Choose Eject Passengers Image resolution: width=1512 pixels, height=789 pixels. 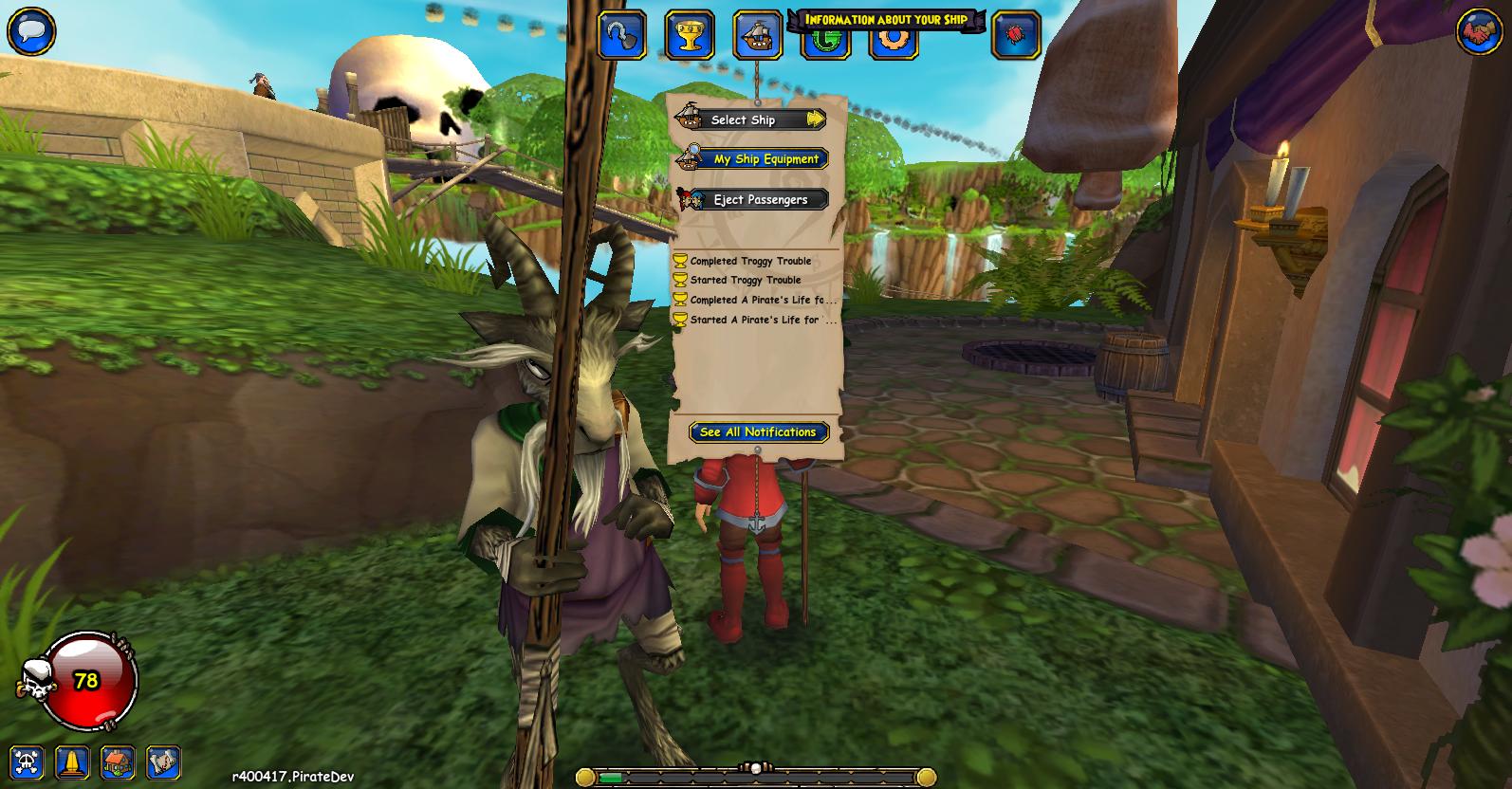click(x=752, y=199)
